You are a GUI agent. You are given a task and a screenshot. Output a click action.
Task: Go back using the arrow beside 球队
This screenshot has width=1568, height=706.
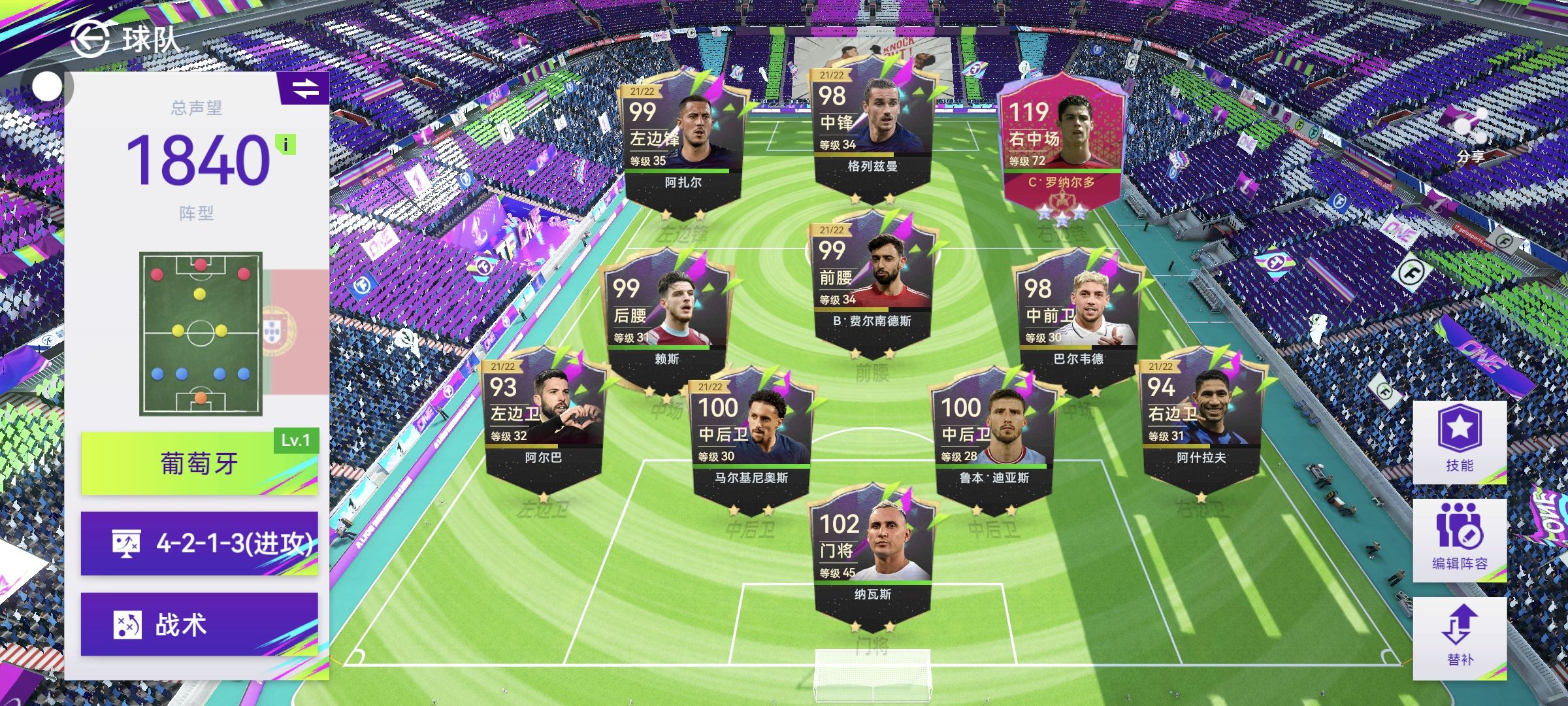pyautogui.click(x=90, y=38)
